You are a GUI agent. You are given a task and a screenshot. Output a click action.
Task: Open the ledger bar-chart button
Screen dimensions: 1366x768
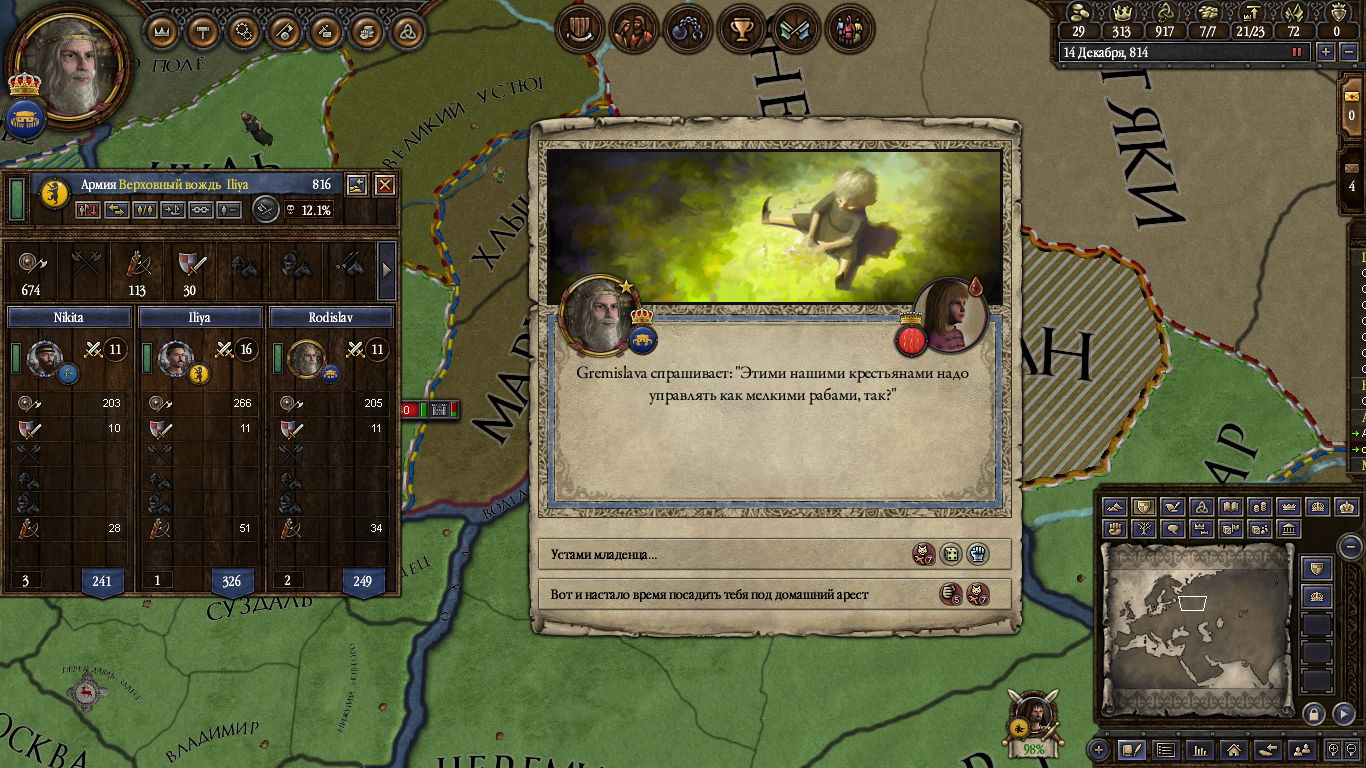pyautogui.click(x=1200, y=749)
